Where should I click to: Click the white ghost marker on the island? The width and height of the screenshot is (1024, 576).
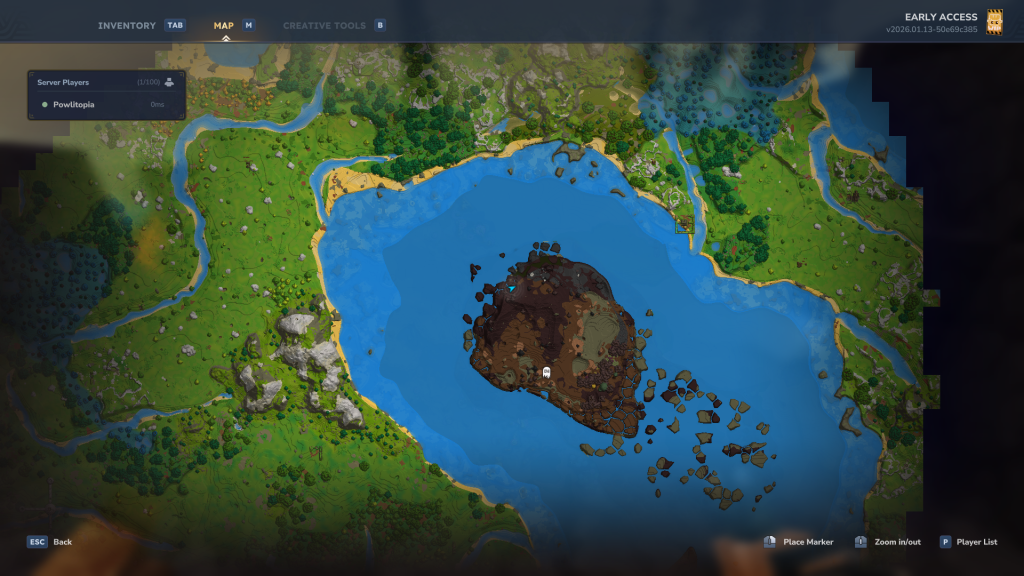coord(546,372)
